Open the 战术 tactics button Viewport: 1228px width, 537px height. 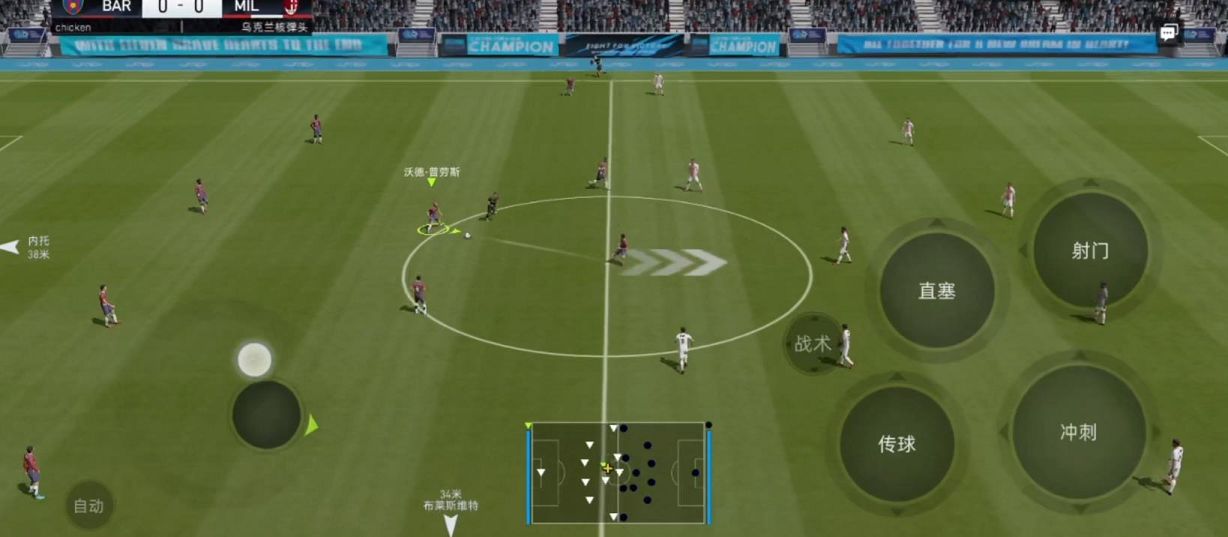(812, 344)
